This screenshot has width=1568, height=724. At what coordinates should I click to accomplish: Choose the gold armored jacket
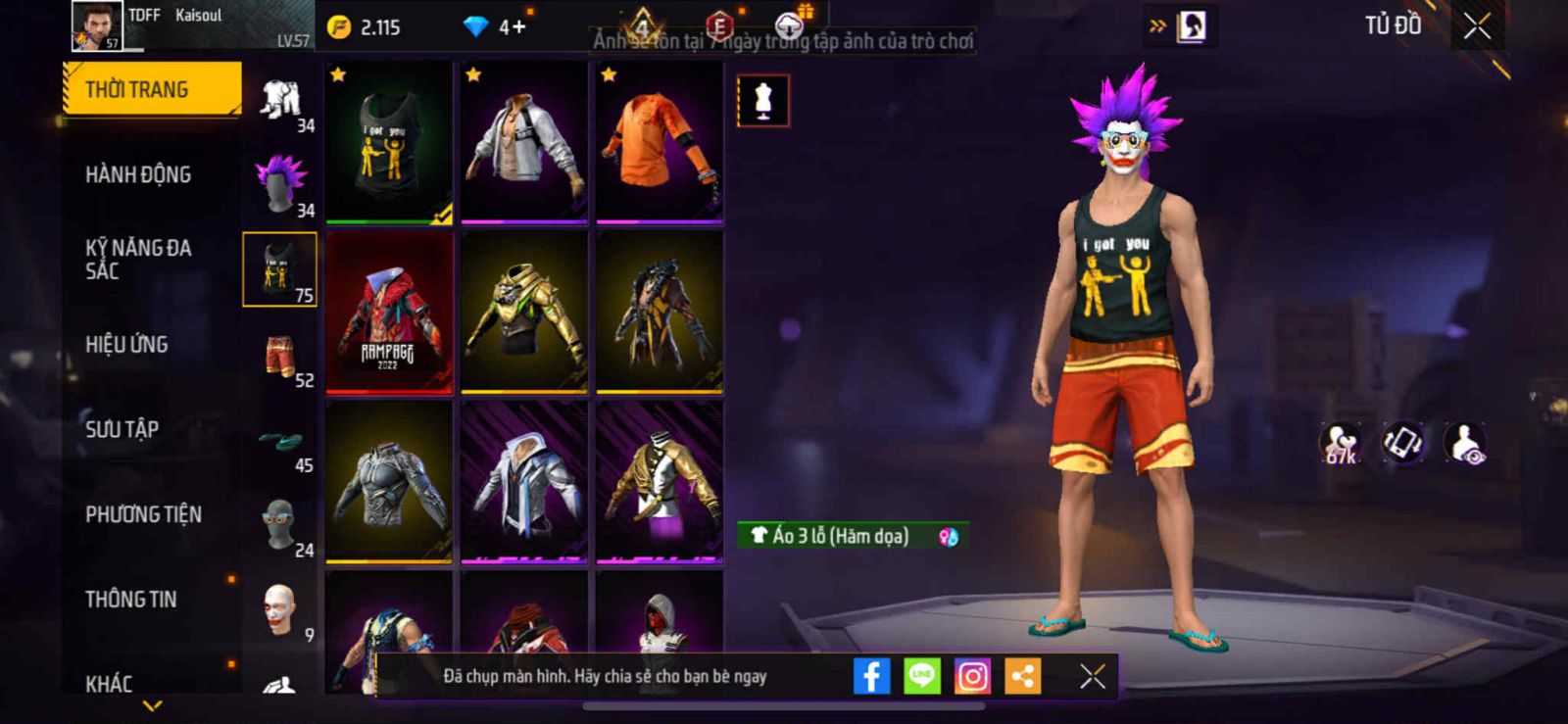(524, 313)
